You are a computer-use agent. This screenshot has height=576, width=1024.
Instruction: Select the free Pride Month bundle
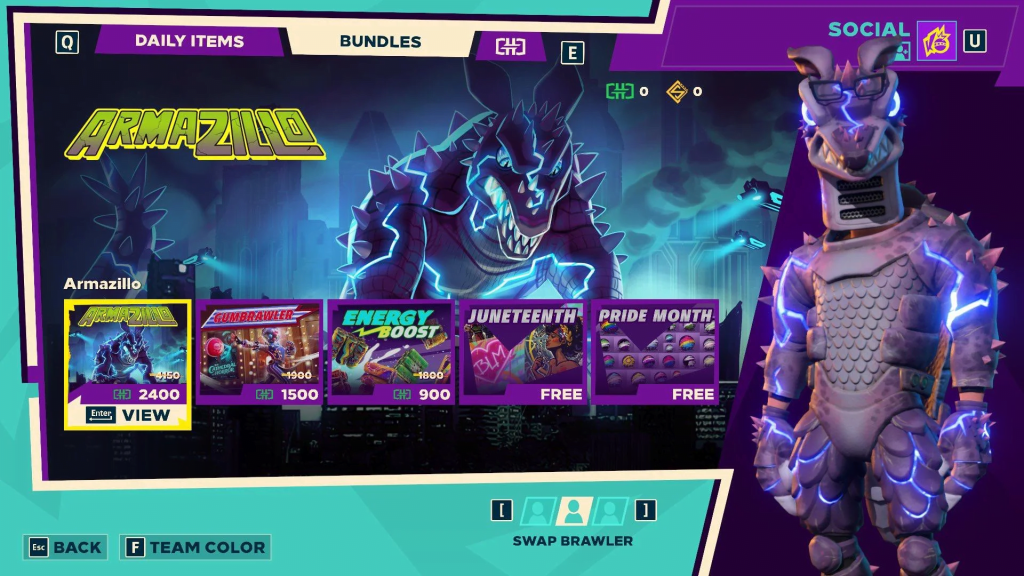655,351
